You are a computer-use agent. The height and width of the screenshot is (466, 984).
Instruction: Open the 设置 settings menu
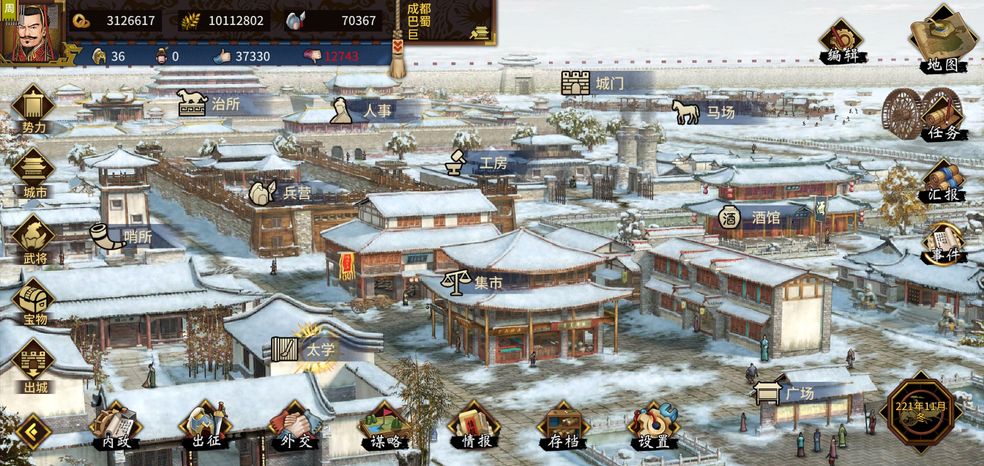[x=653, y=424]
